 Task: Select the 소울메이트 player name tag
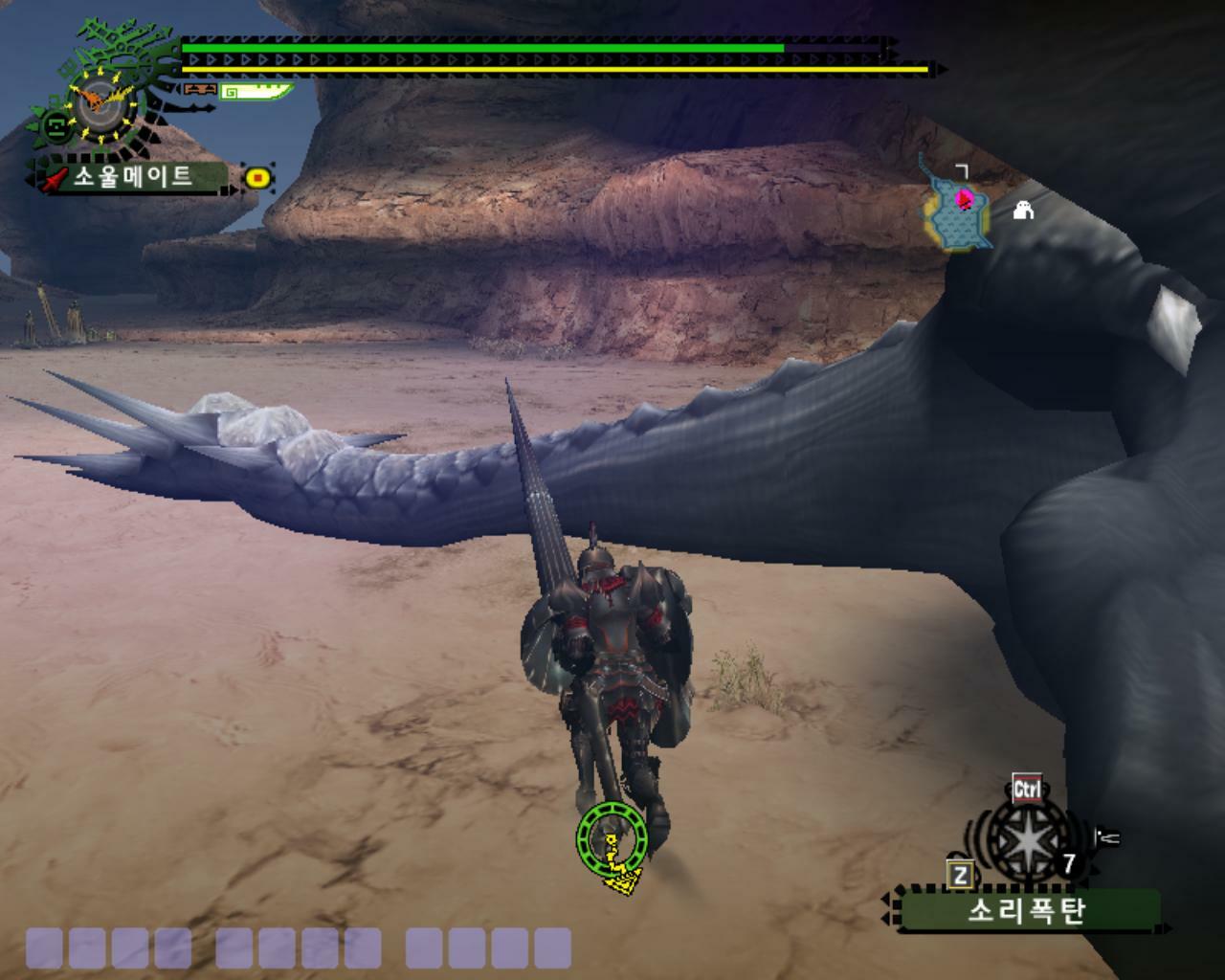pyautogui.click(x=132, y=177)
